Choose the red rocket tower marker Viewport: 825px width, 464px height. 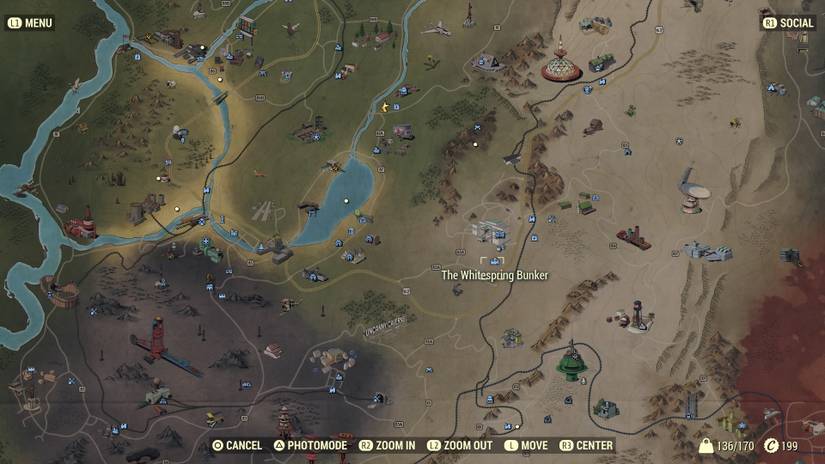(157, 340)
